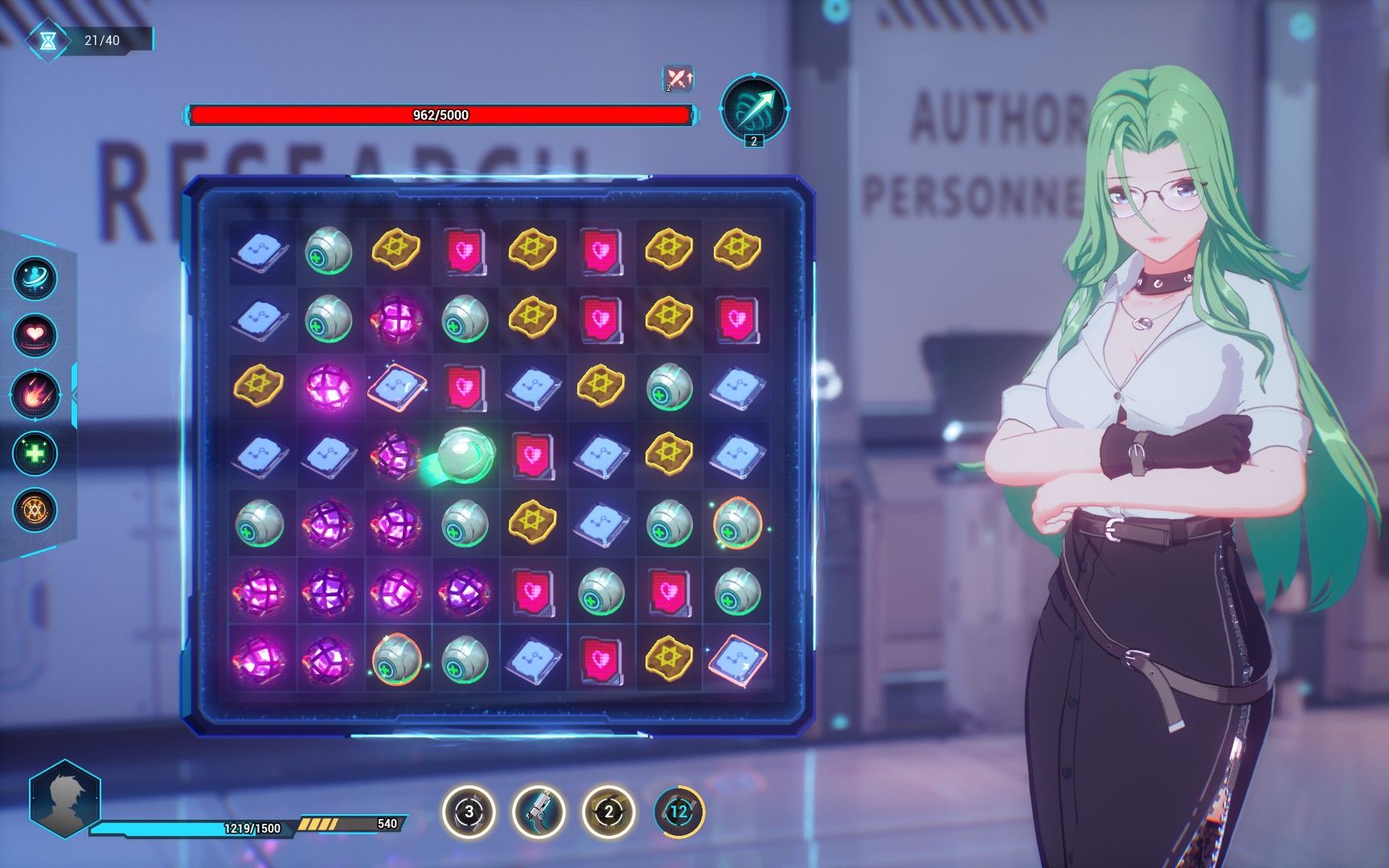Image resolution: width=1389 pixels, height=868 pixels.
Task: Click the raised glowing green orb tile
Action: (463, 453)
